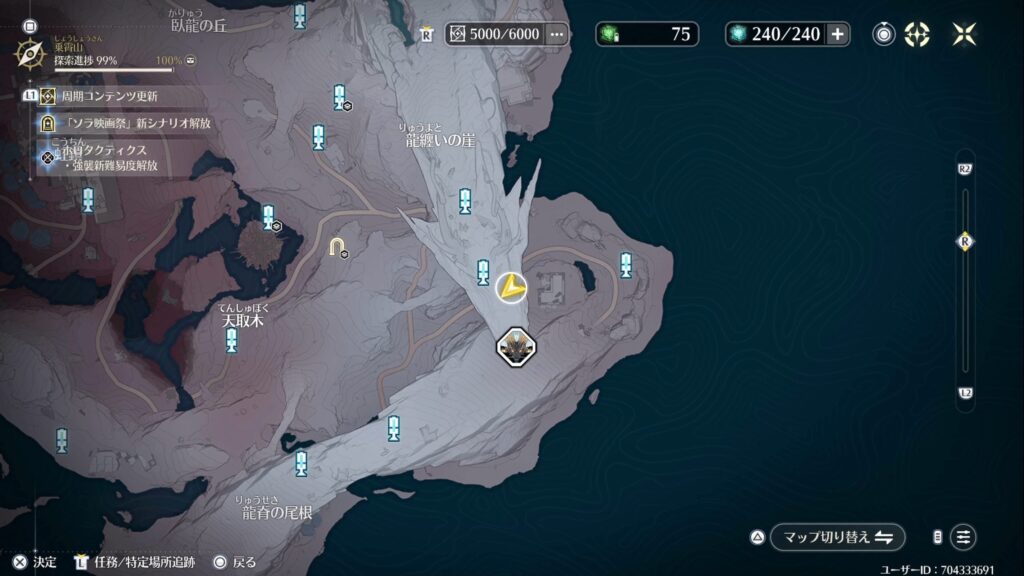Select the teleport beacon below 龍纏いの崖
1024x576 pixels.
[x=465, y=201]
